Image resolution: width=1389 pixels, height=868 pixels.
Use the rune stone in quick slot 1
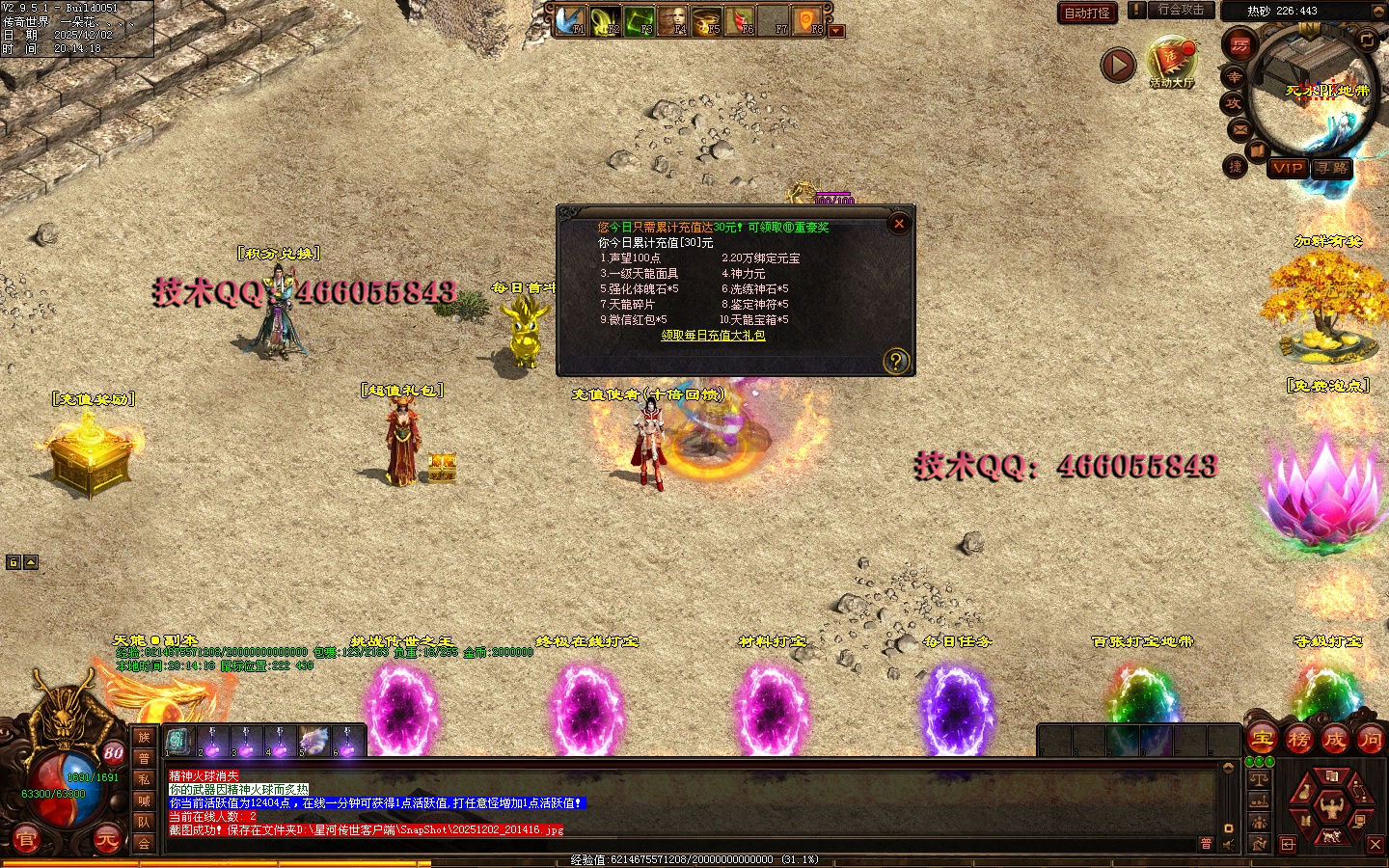(177, 741)
